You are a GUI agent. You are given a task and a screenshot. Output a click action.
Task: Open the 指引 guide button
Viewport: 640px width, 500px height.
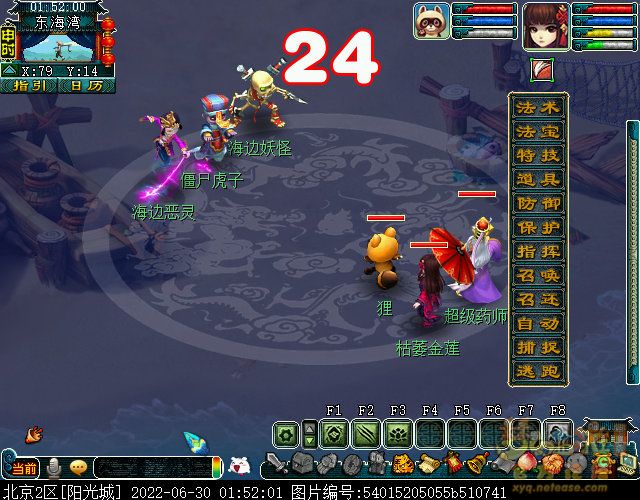[x=34, y=86]
